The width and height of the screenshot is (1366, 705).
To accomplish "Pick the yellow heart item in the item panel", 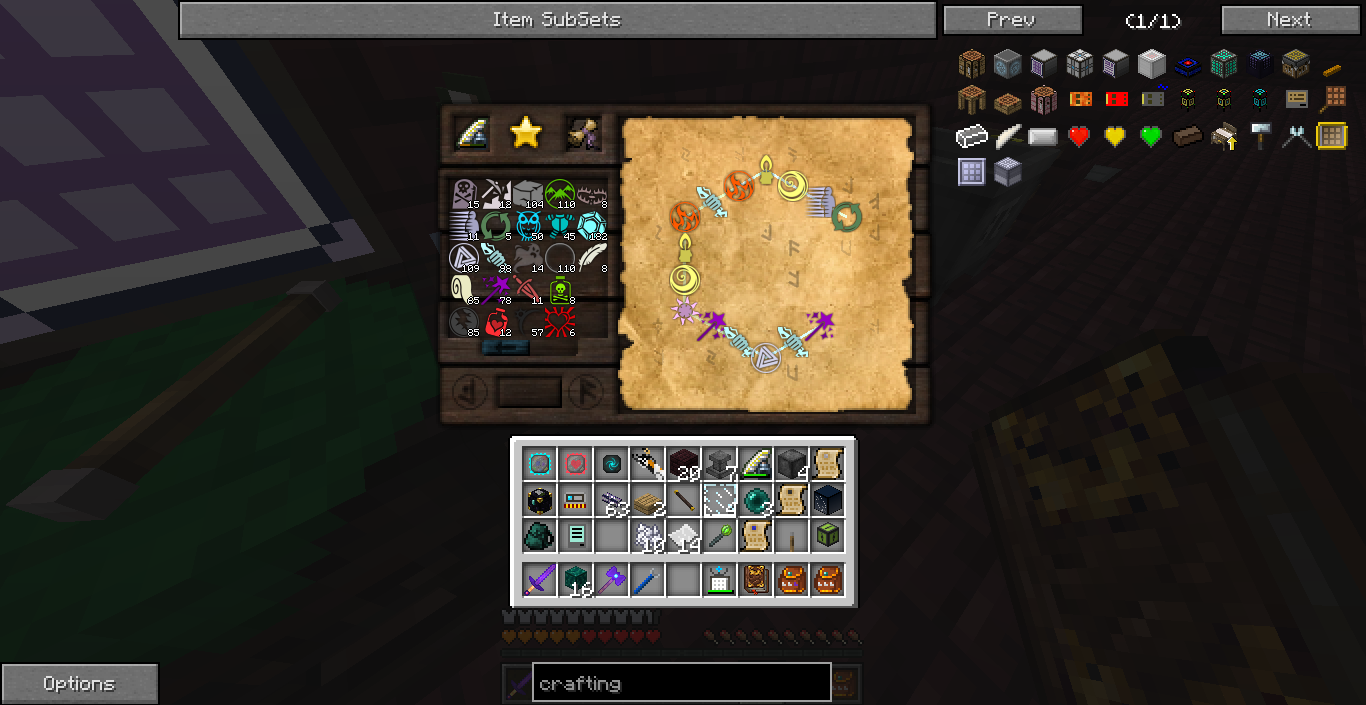I will (x=1115, y=136).
